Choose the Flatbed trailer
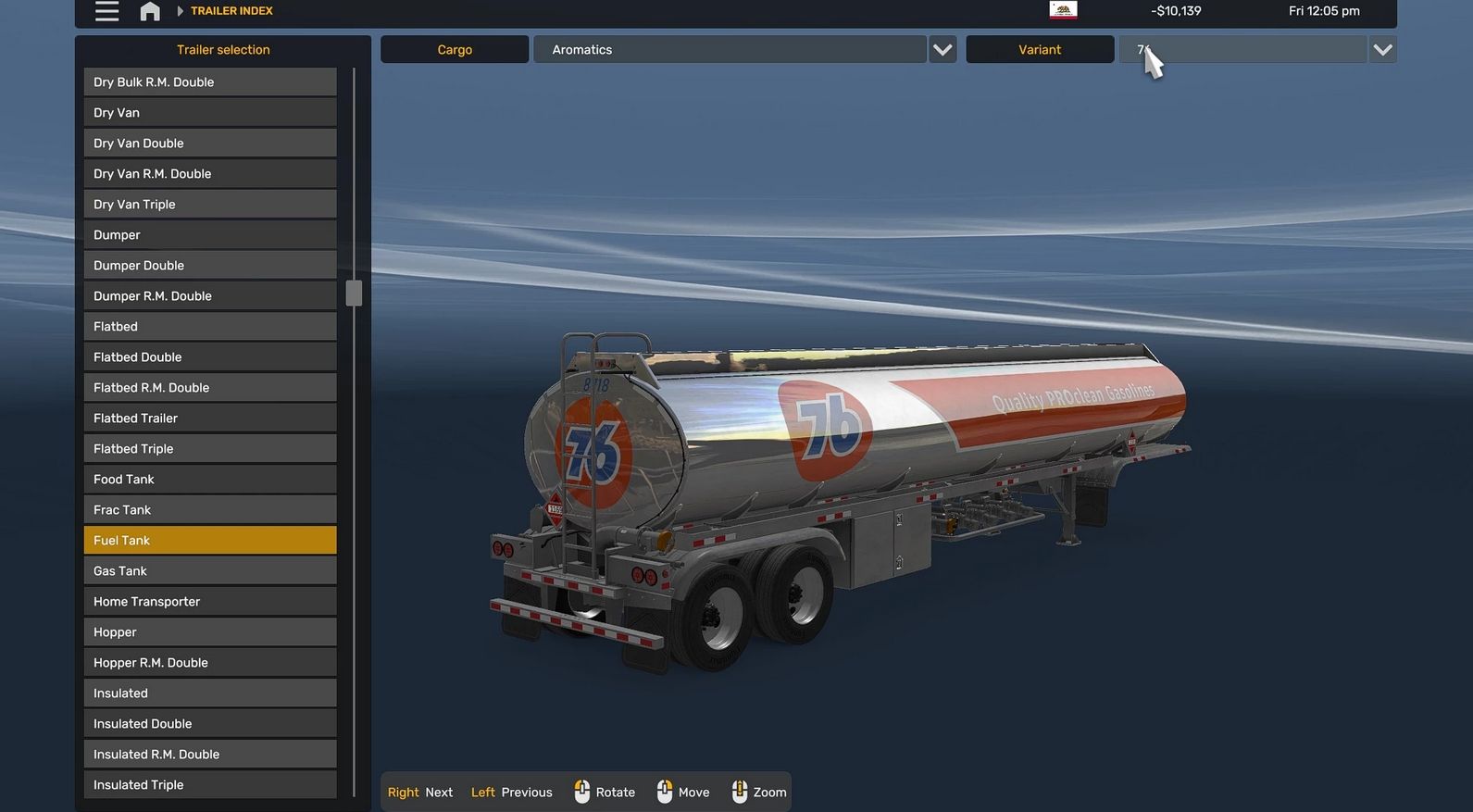1473x812 pixels. 210,327
